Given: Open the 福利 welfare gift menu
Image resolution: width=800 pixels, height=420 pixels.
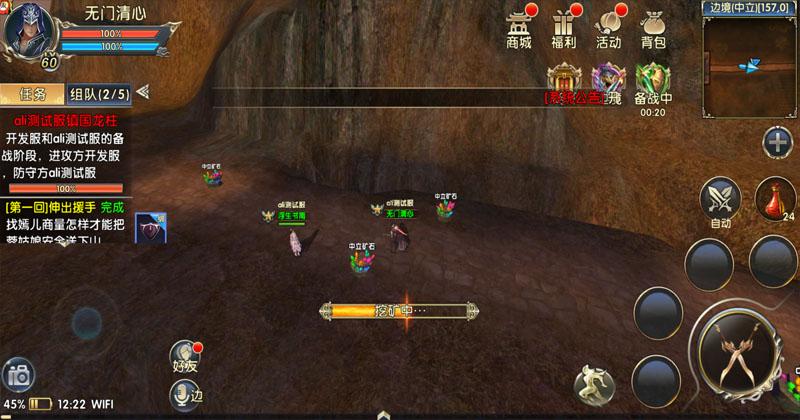Looking at the screenshot, I should click(565, 29).
